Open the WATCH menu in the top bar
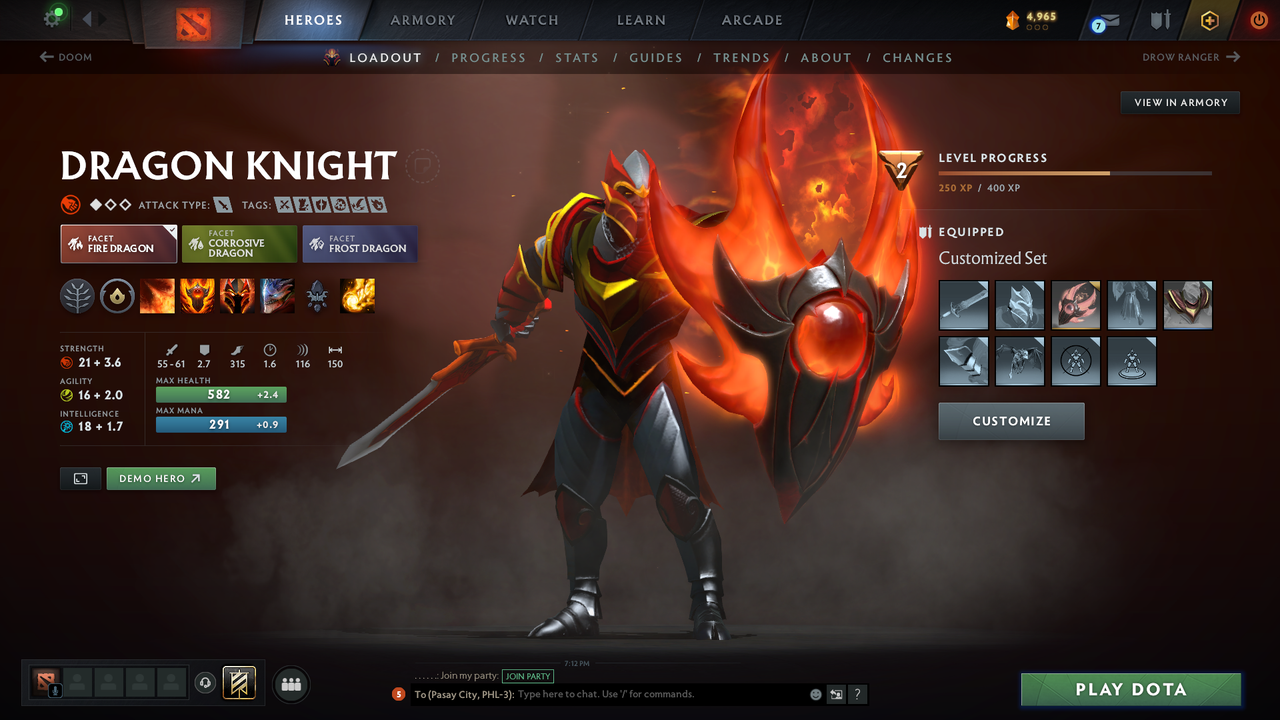Screen dimensions: 1280x720 (x=531, y=20)
